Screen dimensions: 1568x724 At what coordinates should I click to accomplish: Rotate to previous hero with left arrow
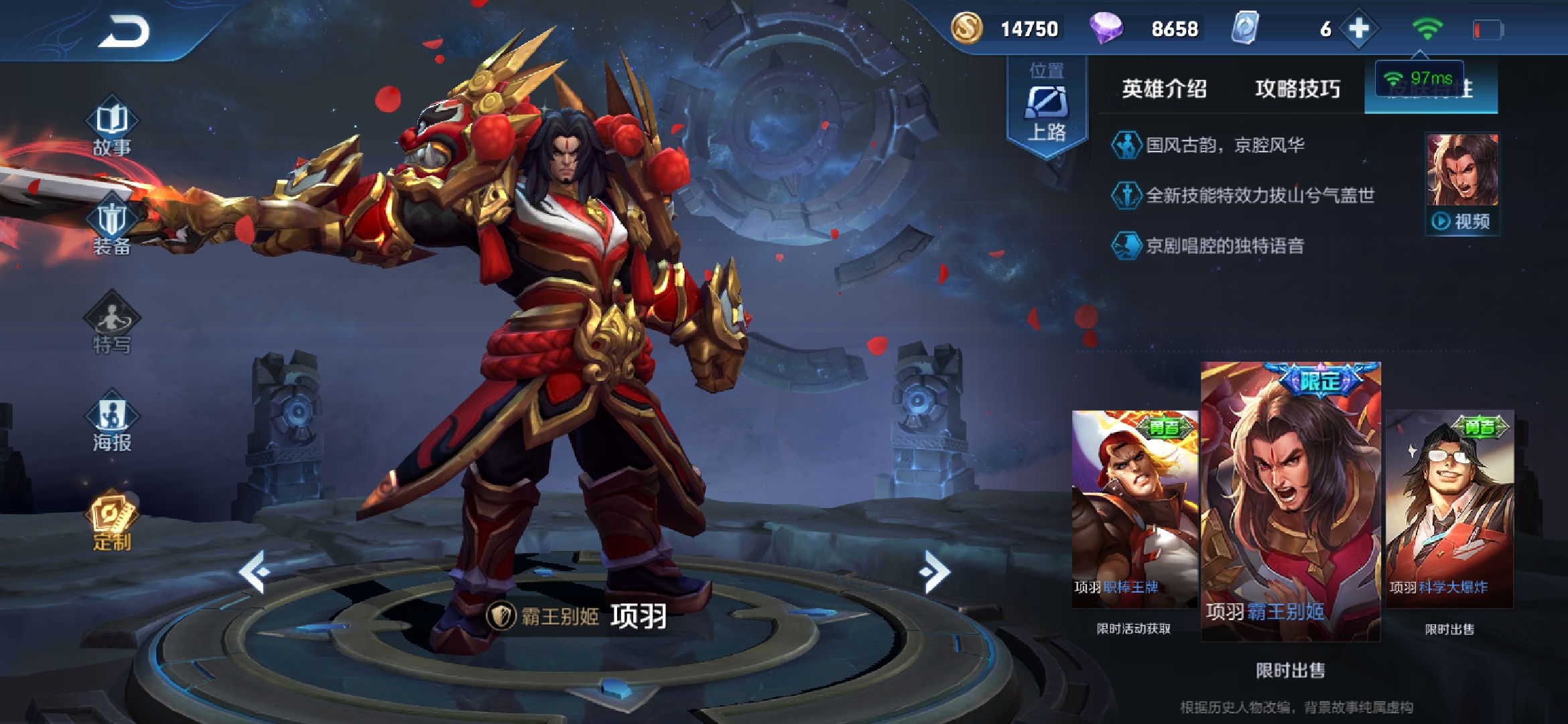[255, 572]
